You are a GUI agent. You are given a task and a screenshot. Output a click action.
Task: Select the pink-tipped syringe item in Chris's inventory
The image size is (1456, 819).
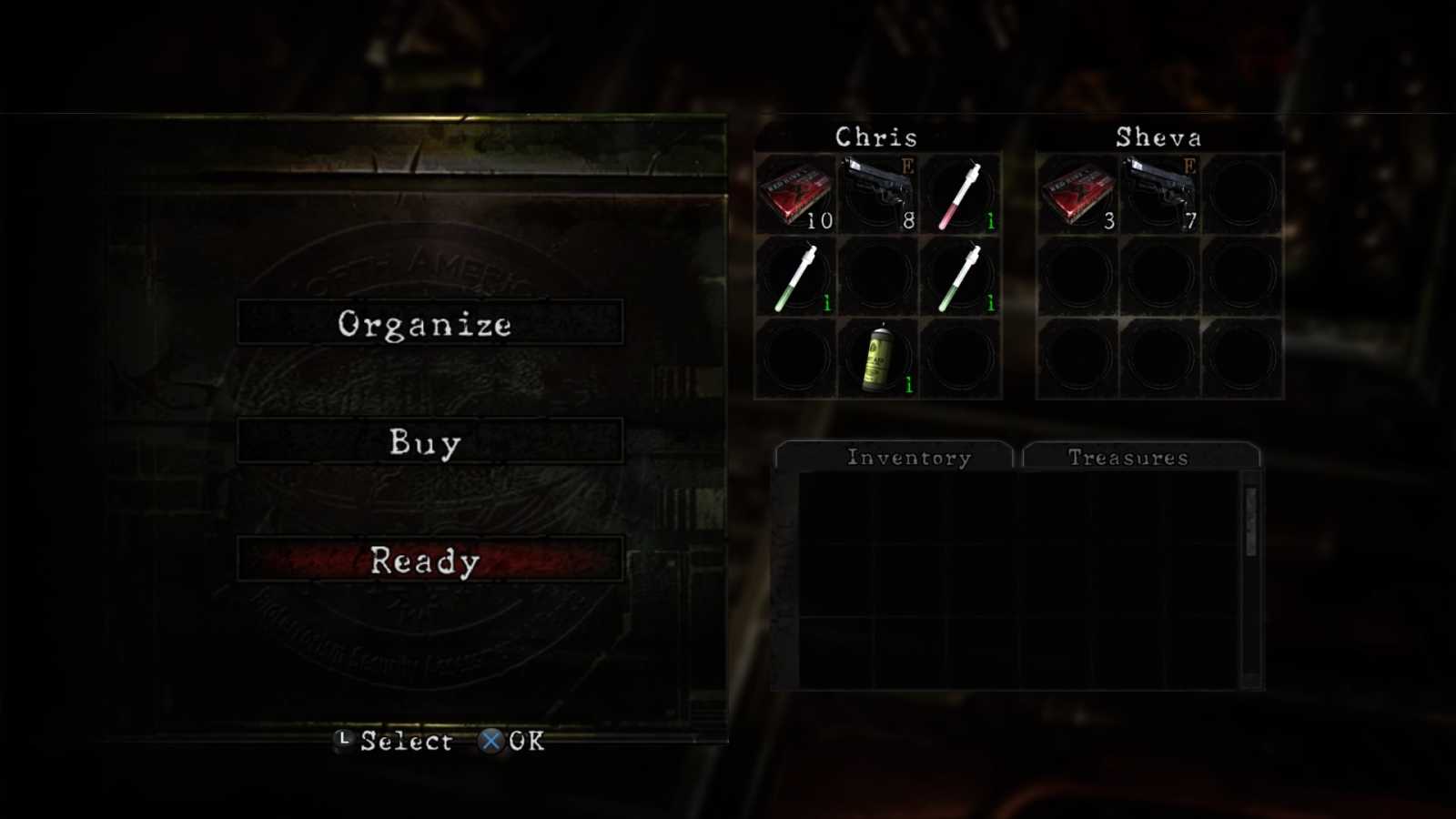[x=962, y=191]
